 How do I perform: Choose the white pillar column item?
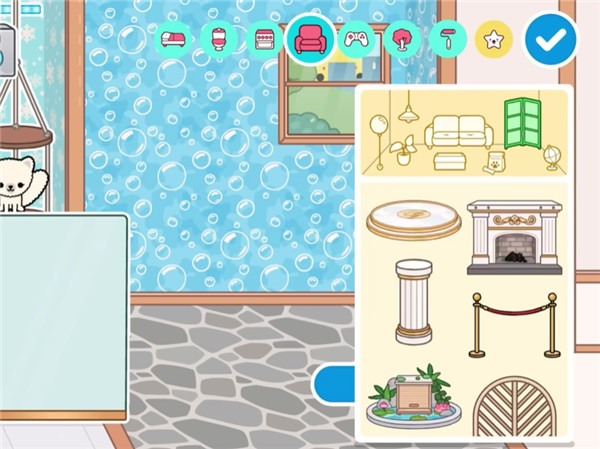point(413,301)
